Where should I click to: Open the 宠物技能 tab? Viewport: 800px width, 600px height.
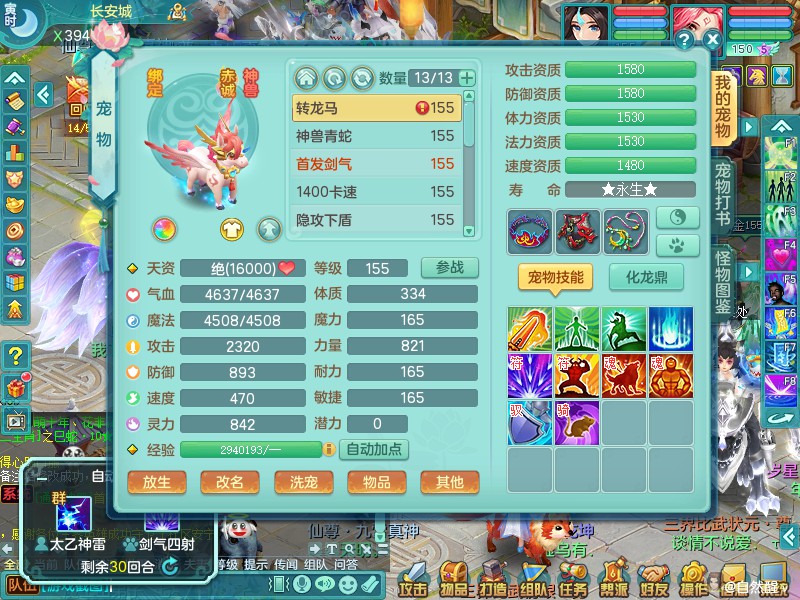555,277
